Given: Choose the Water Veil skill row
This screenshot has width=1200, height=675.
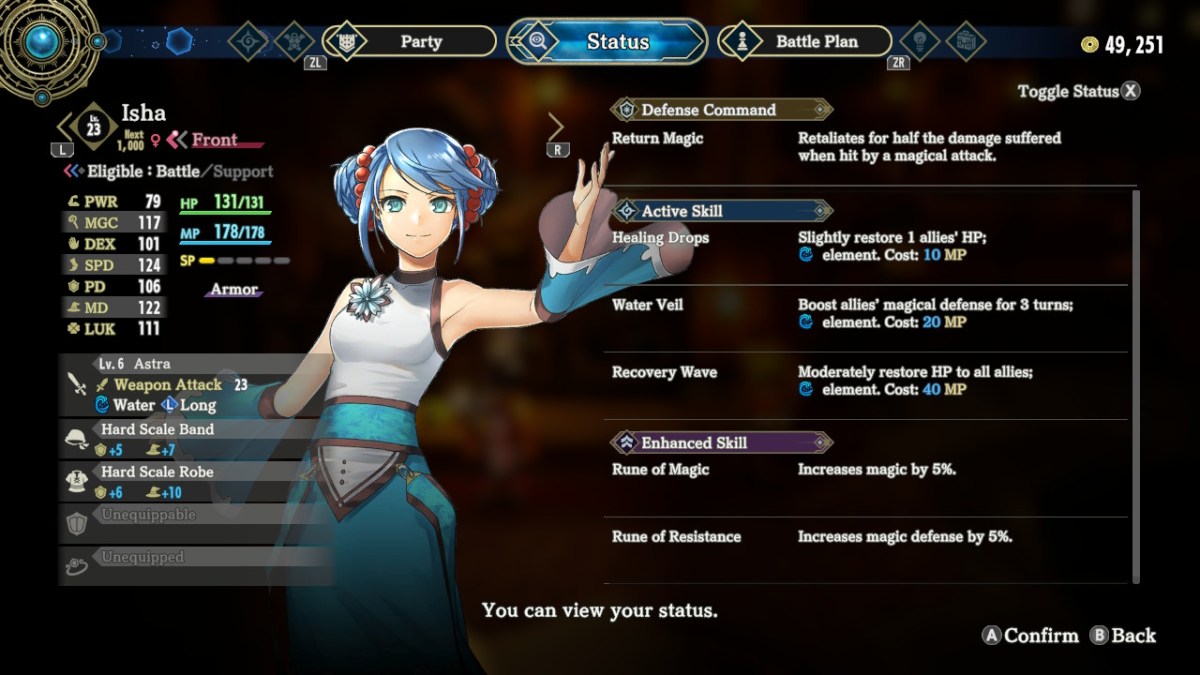Looking at the screenshot, I should click(648, 305).
